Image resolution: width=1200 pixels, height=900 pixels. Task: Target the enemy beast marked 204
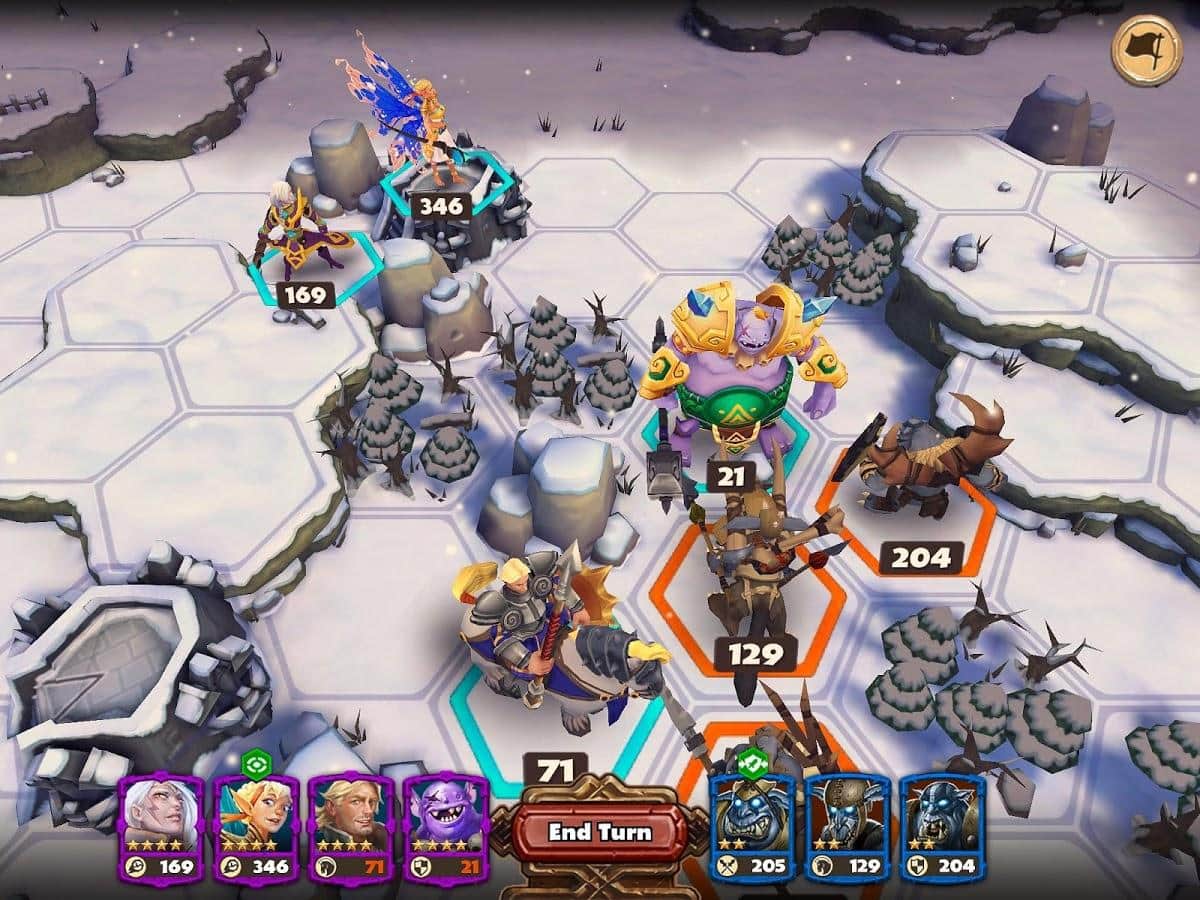pos(915,470)
